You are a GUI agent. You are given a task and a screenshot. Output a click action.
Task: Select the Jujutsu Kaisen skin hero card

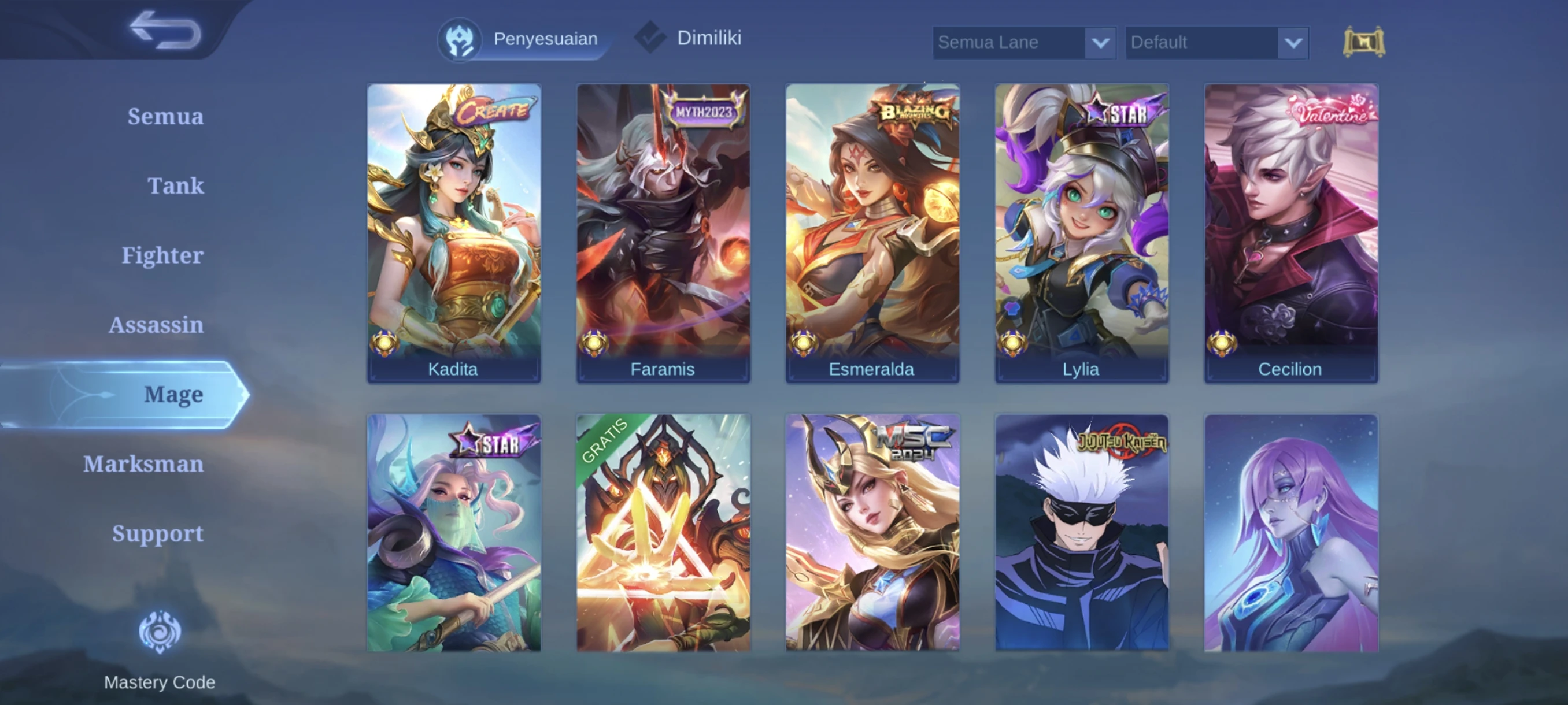(x=1082, y=533)
